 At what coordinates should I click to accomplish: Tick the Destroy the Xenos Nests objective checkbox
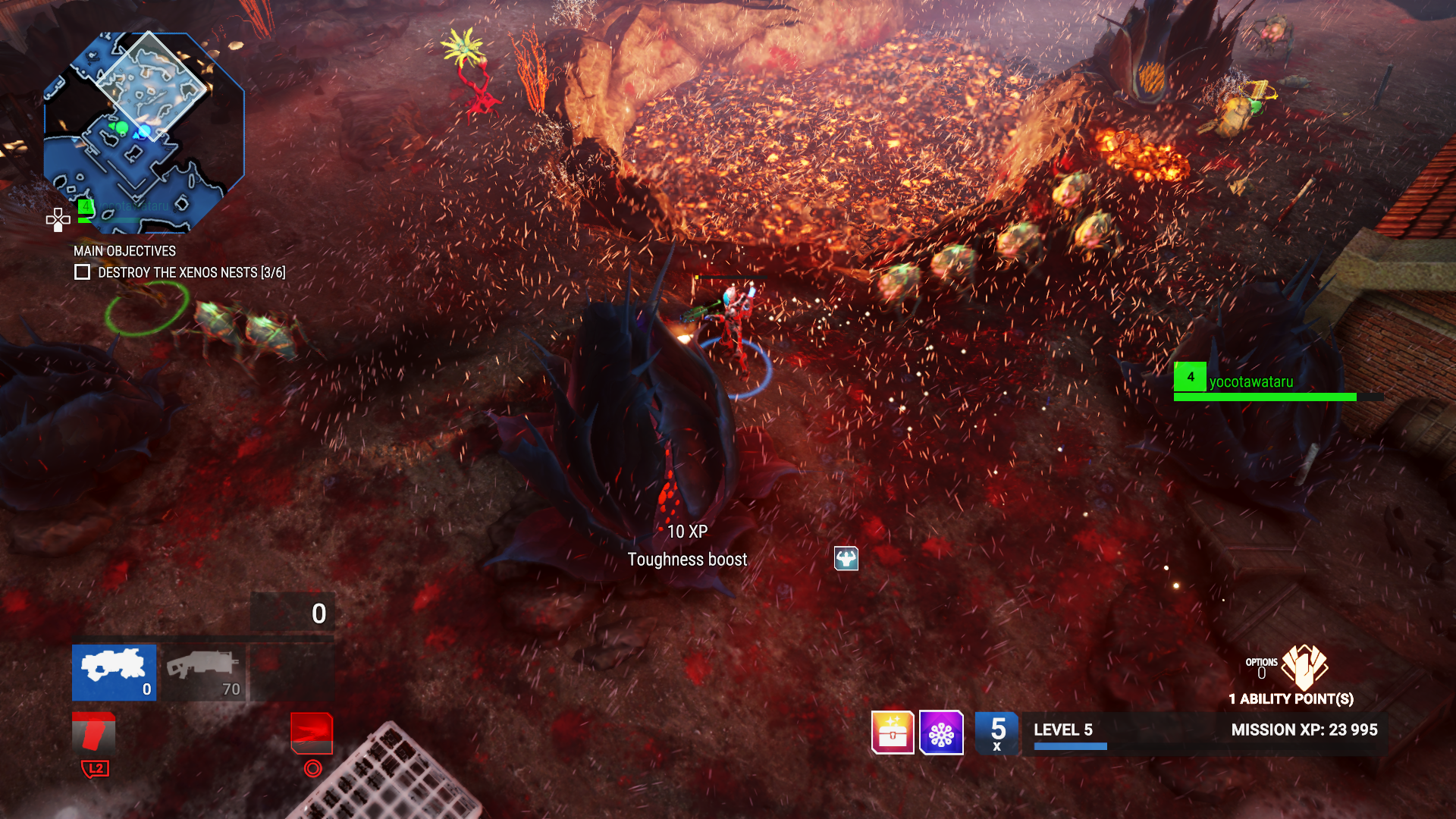click(83, 272)
